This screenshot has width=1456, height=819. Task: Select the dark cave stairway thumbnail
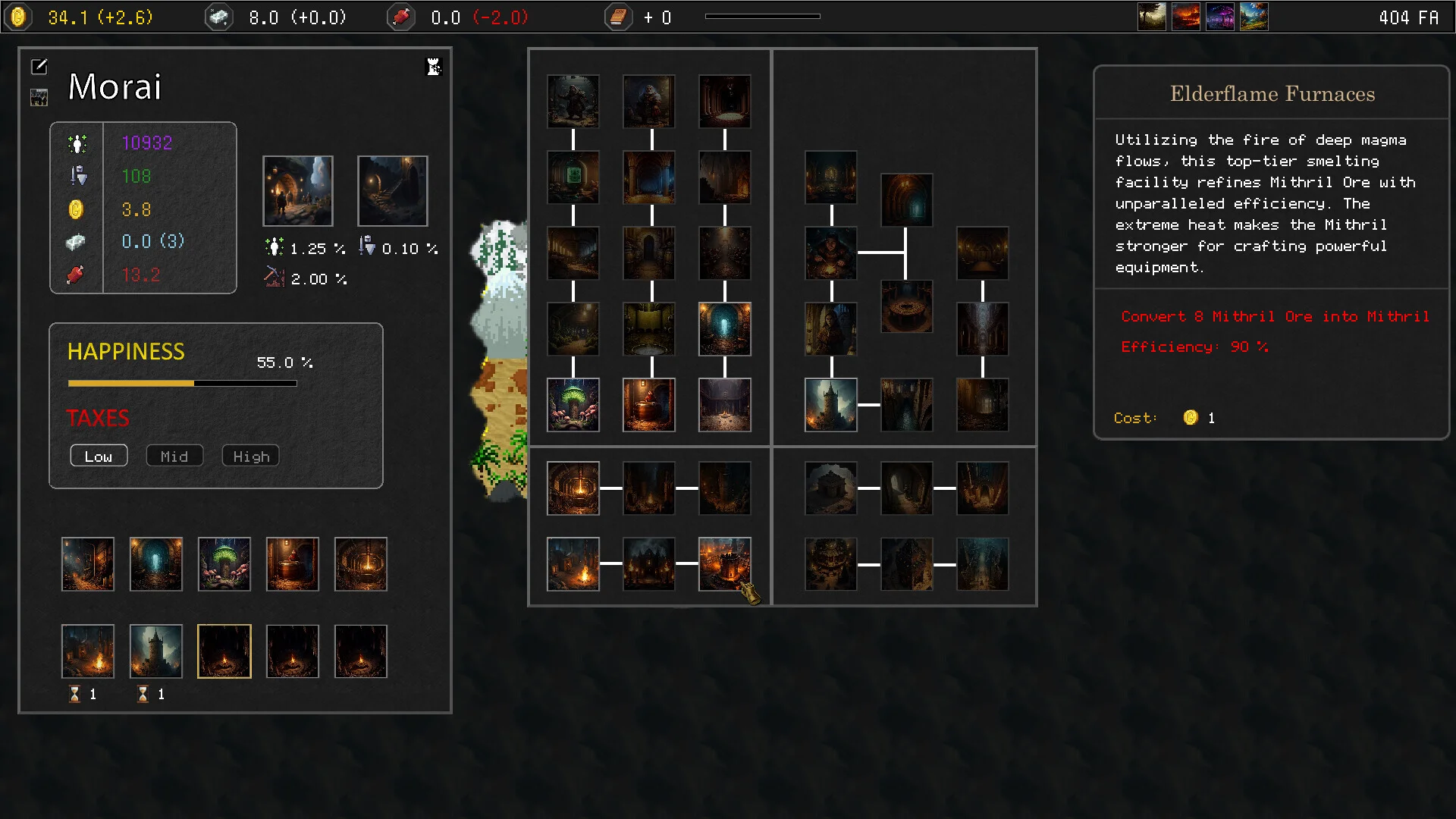coord(393,191)
